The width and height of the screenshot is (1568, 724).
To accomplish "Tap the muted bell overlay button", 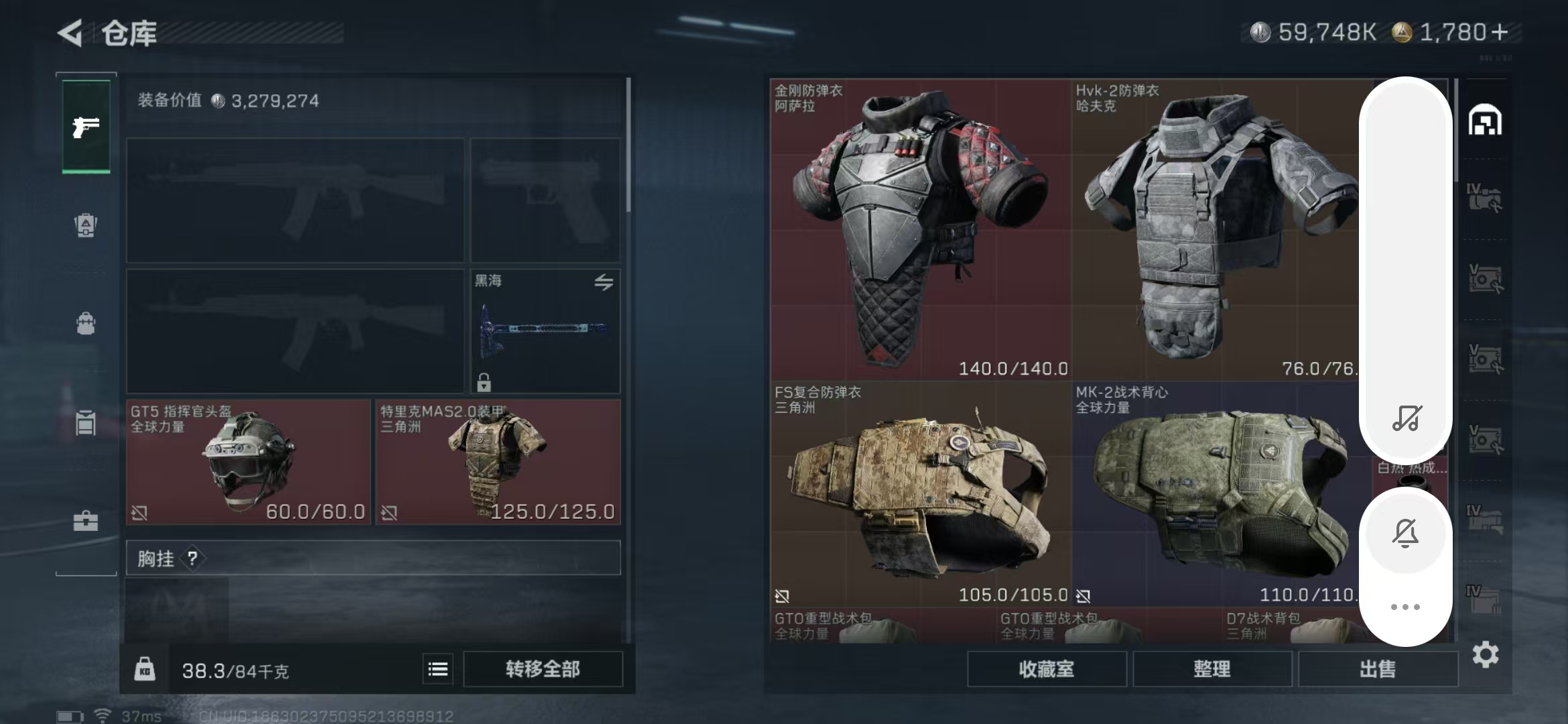I will [x=1405, y=534].
